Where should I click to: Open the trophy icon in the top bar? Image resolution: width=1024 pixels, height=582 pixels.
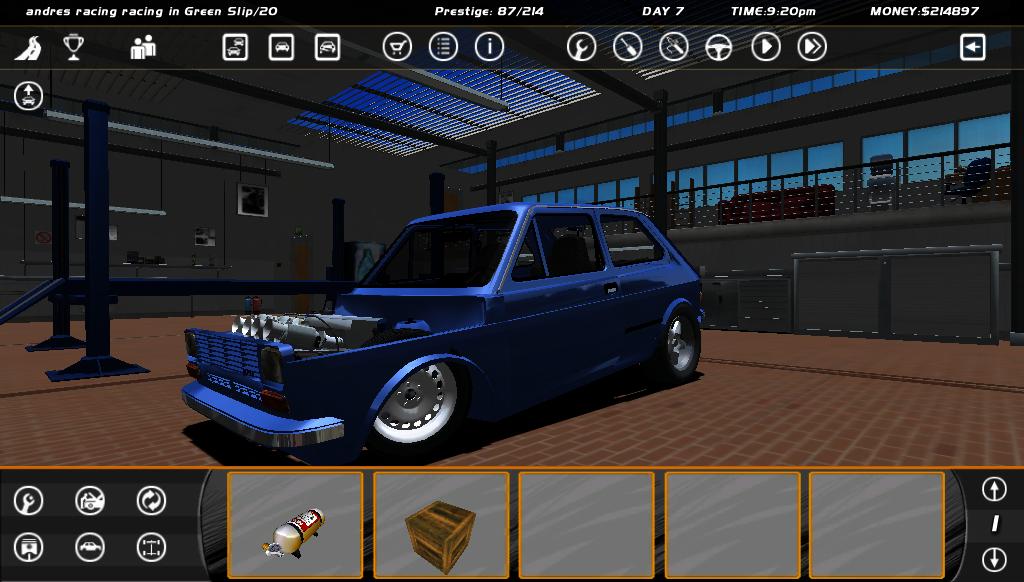coord(73,47)
